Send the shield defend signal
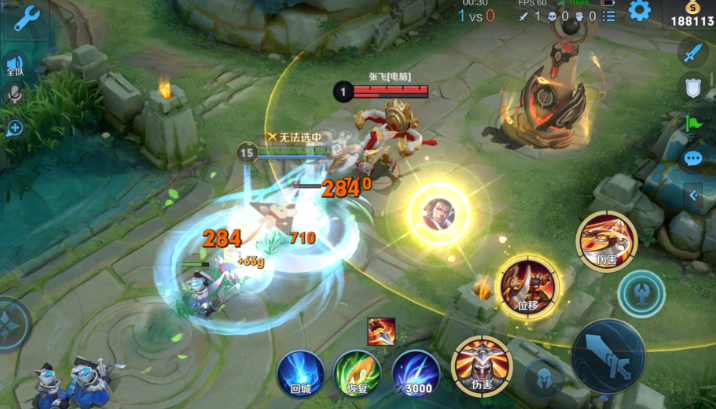716x409 pixels. pyautogui.click(x=693, y=87)
